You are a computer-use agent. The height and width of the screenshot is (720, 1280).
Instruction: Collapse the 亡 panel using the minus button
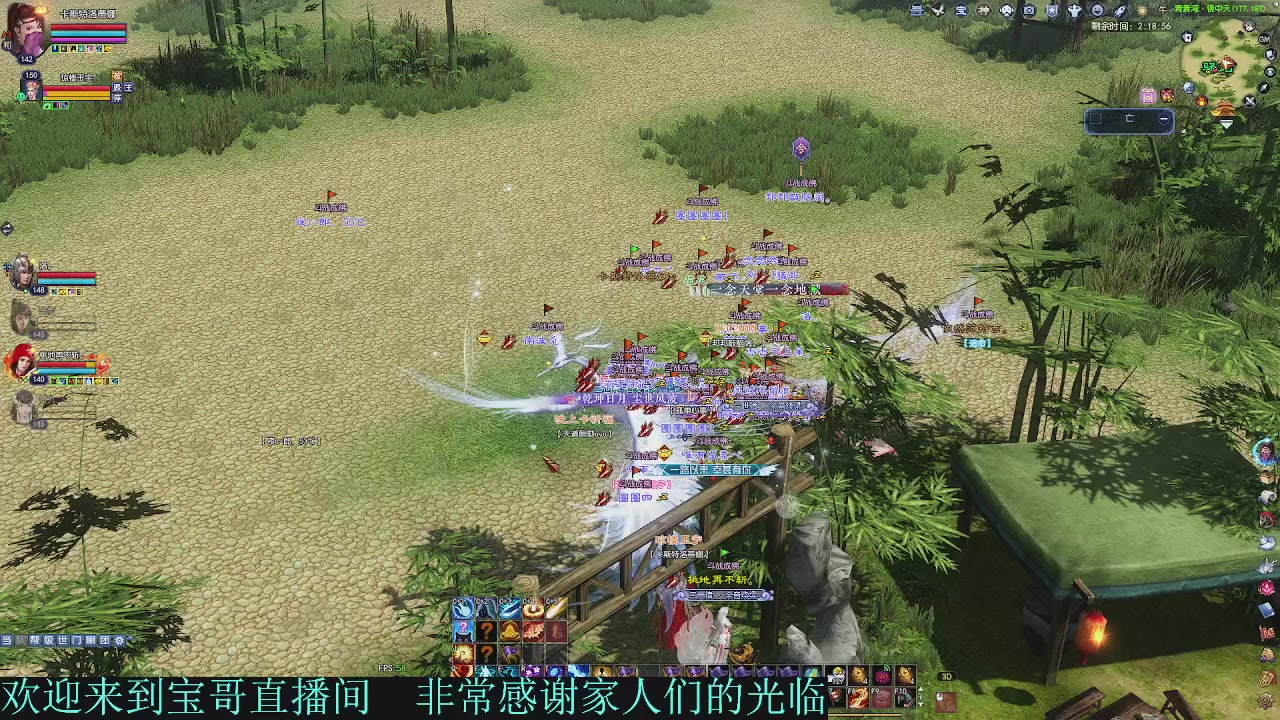(1163, 120)
